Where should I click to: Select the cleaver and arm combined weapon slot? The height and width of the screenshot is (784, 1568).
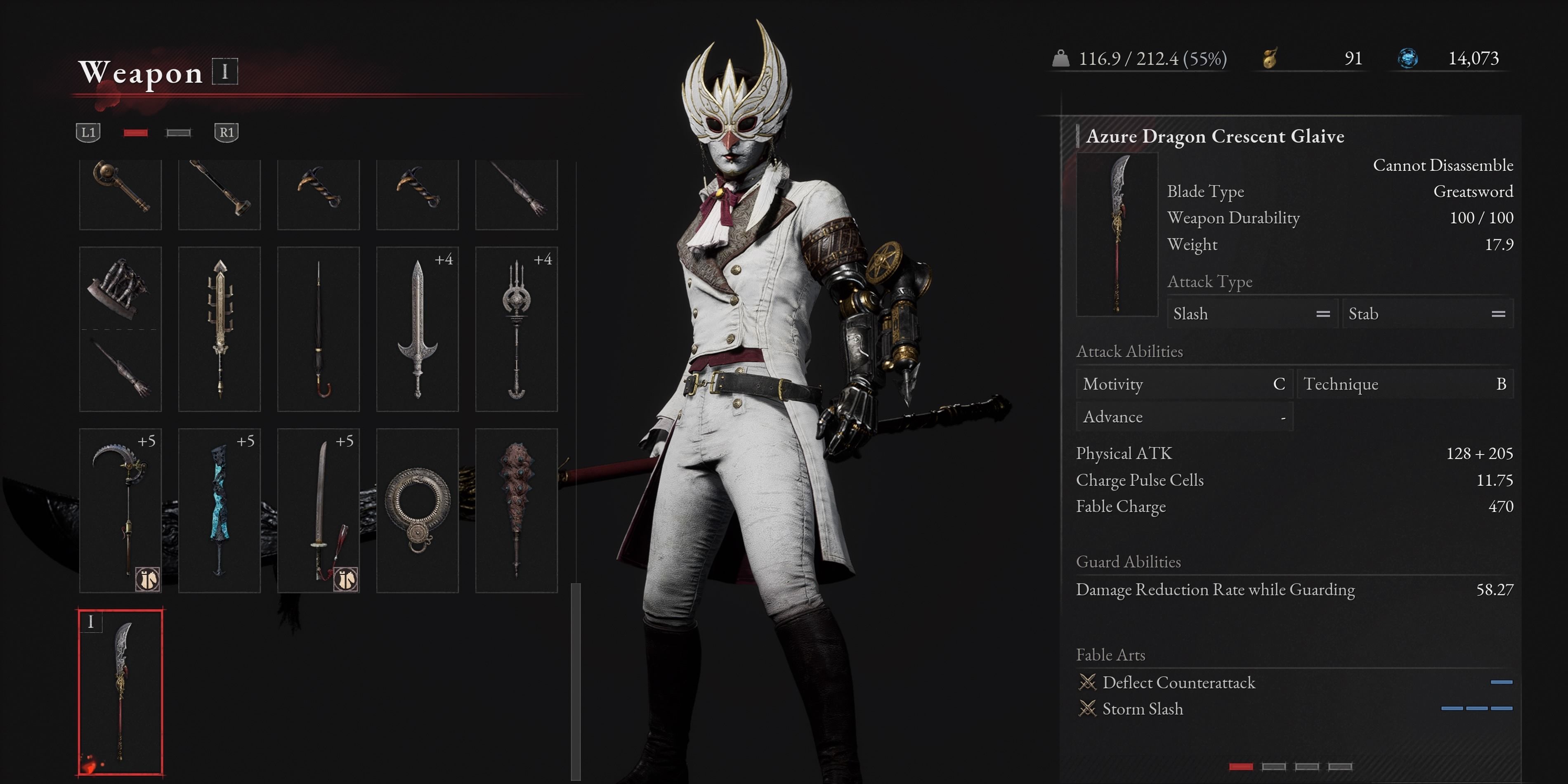pyautogui.click(x=120, y=329)
